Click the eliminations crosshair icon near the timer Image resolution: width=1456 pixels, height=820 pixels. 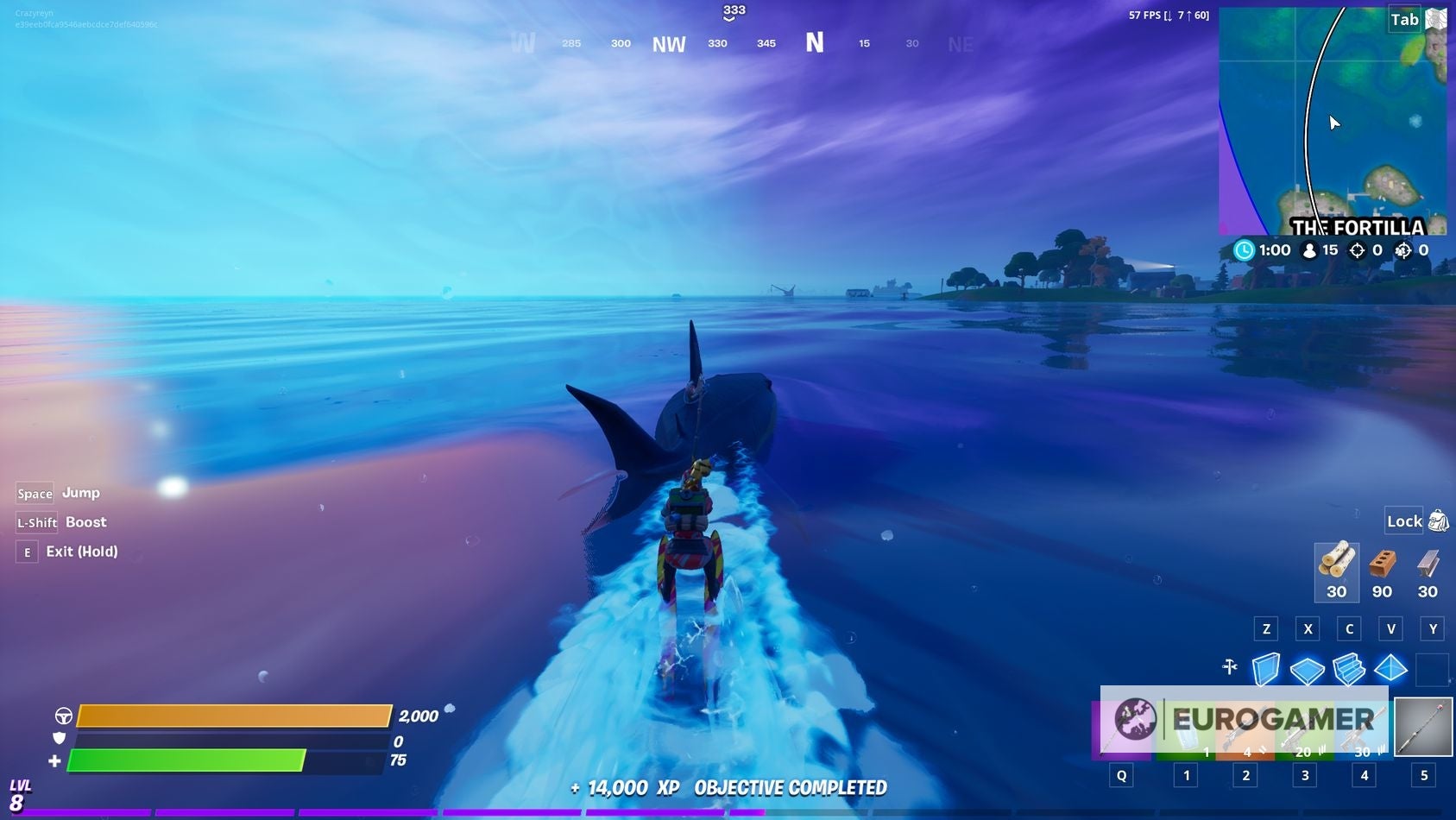[1358, 250]
